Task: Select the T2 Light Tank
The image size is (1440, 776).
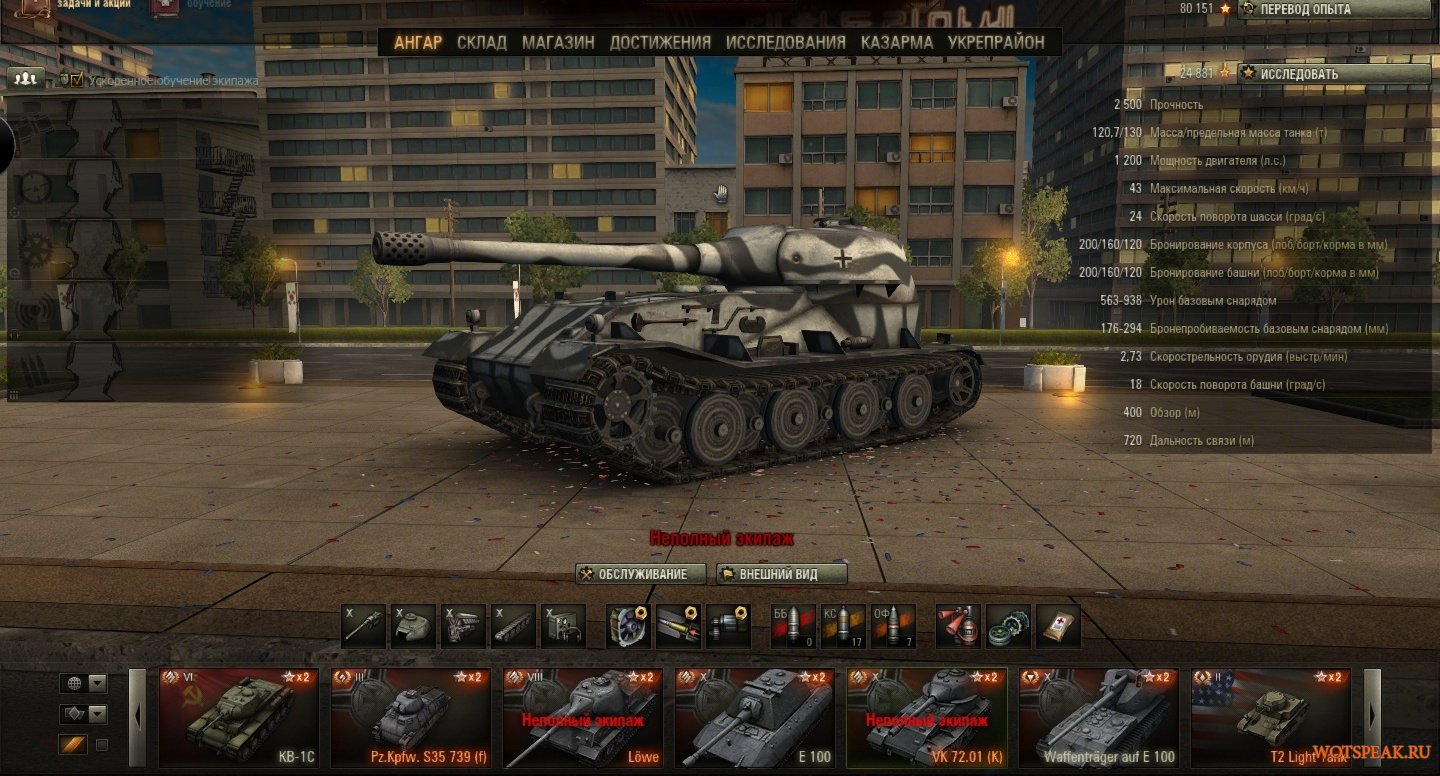Action: point(1271,717)
